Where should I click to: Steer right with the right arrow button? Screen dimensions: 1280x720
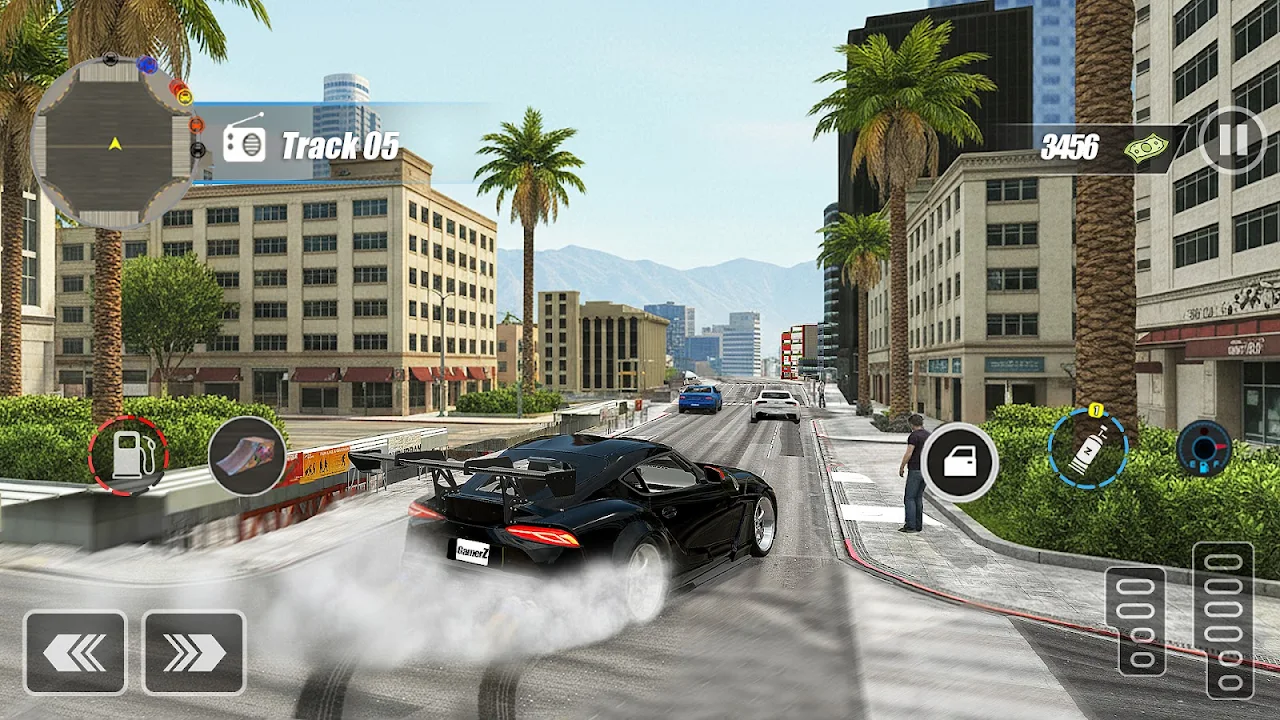[x=194, y=653]
